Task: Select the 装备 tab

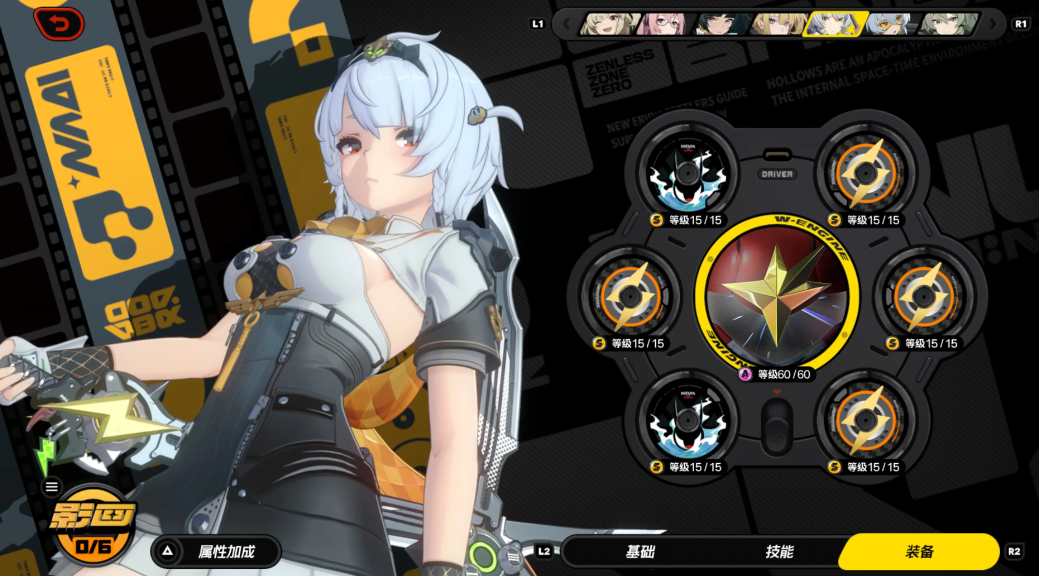Action: point(919,551)
